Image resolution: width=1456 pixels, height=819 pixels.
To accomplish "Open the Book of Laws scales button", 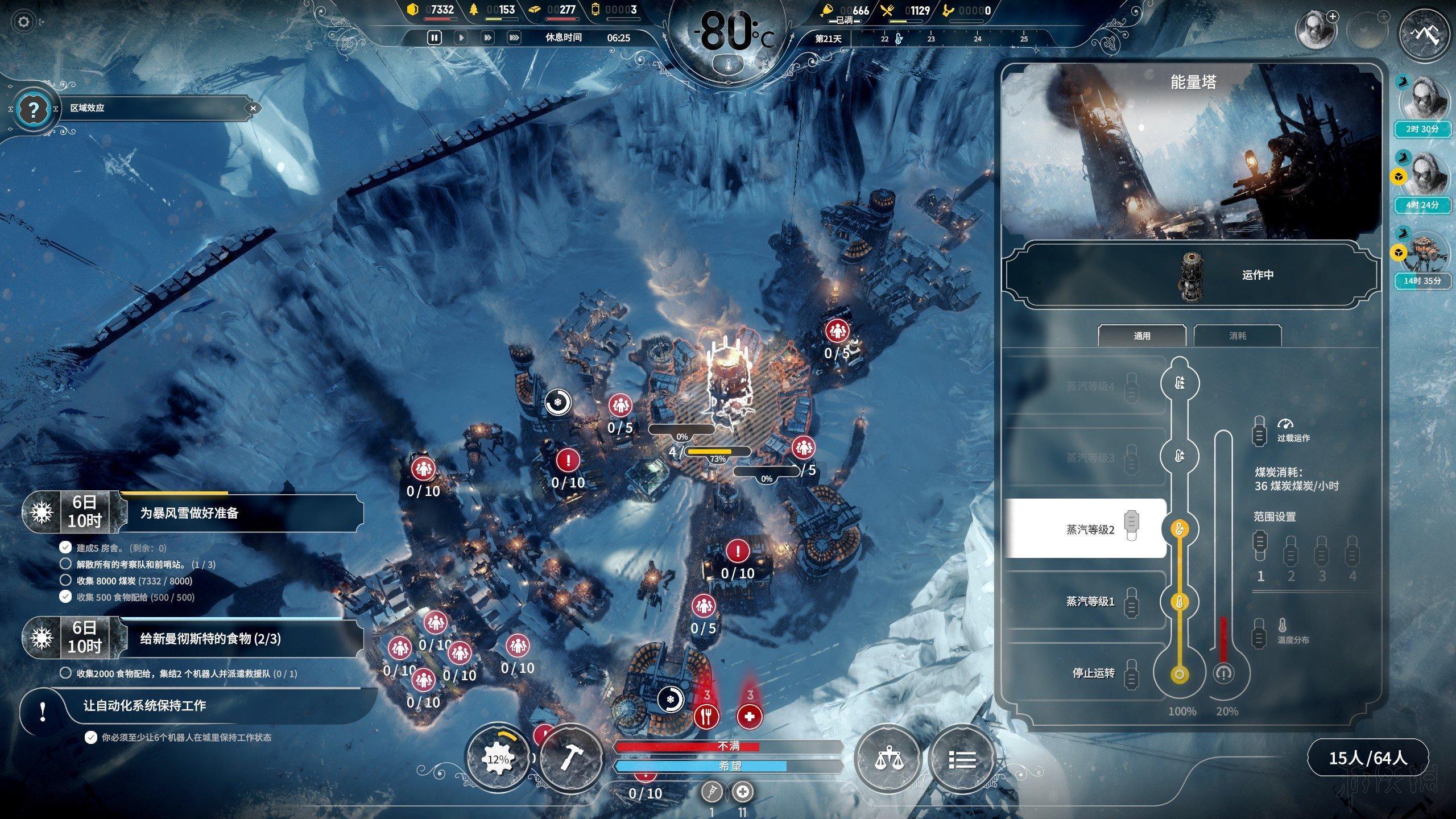I will coord(887,758).
